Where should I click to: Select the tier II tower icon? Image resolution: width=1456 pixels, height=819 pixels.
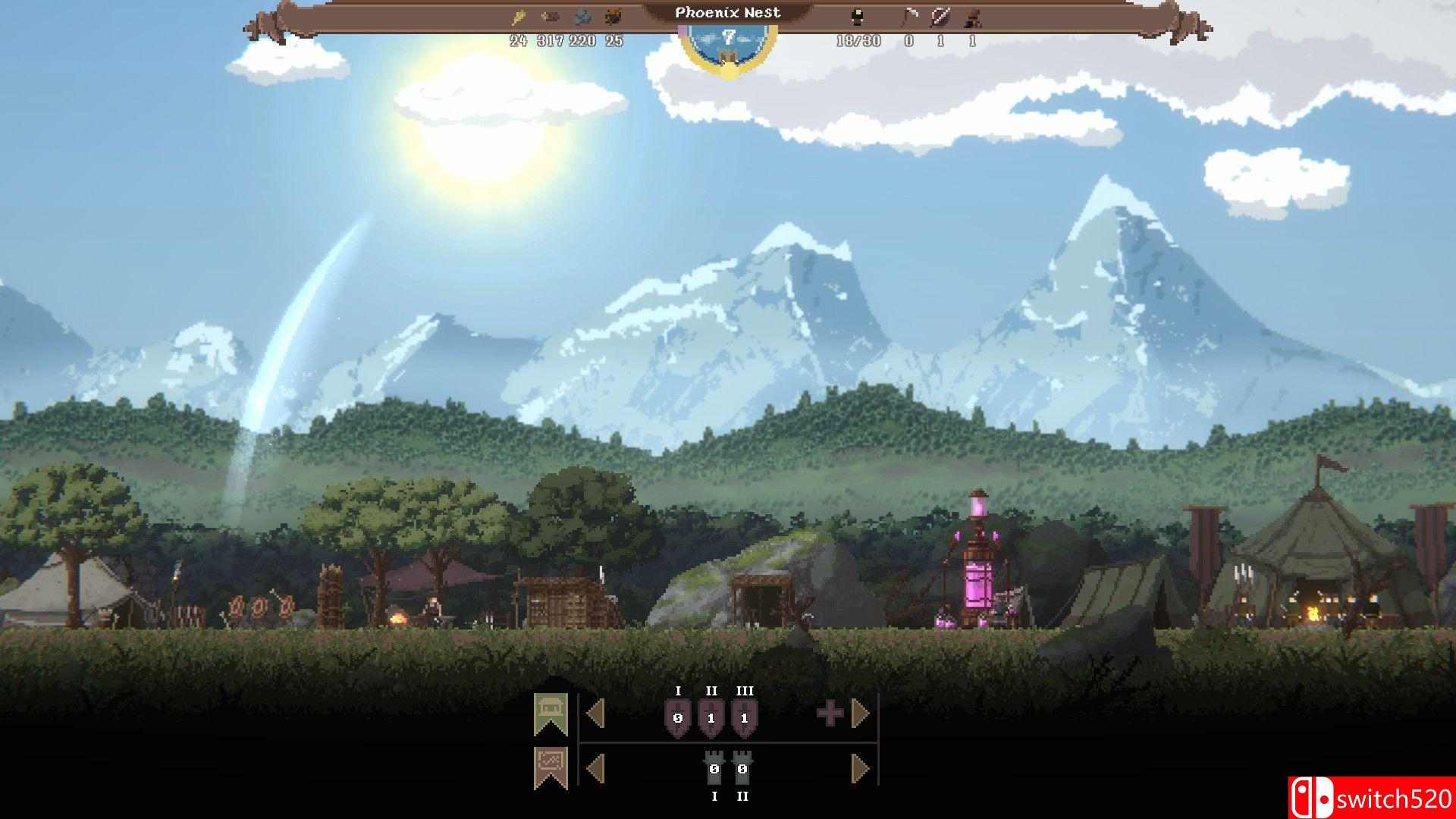point(742,768)
